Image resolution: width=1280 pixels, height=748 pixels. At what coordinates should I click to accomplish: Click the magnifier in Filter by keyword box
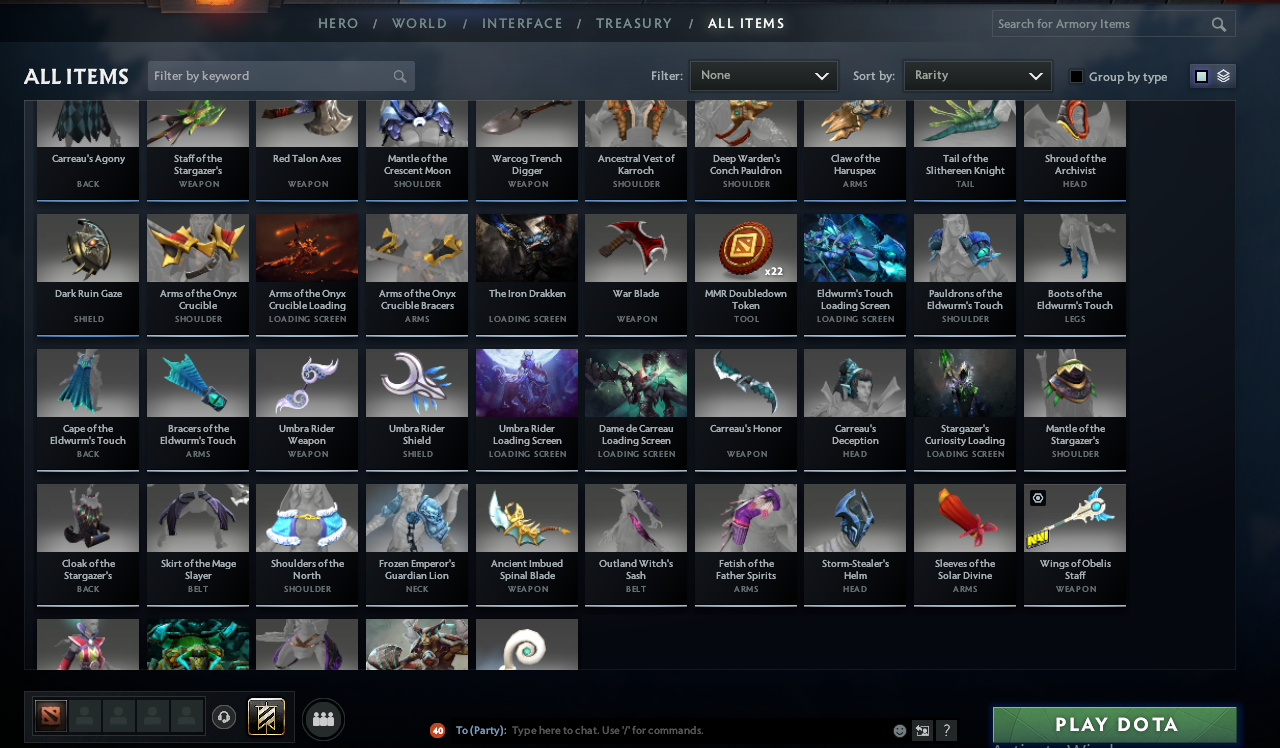point(399,75)
